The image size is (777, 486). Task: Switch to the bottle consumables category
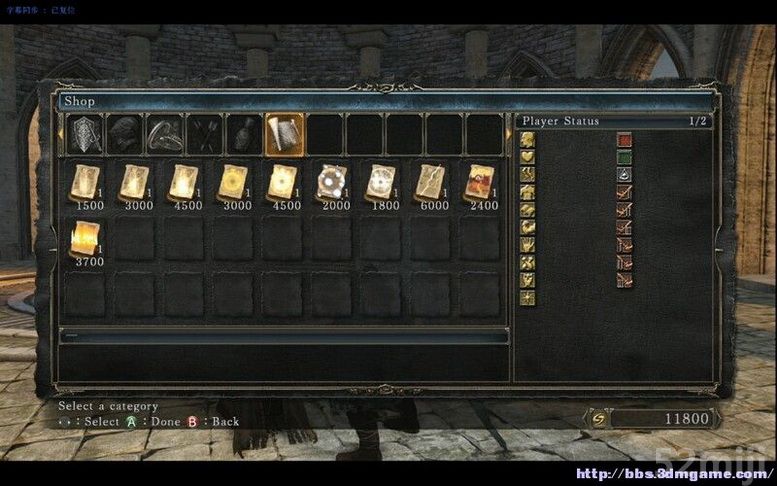[245, 135]
